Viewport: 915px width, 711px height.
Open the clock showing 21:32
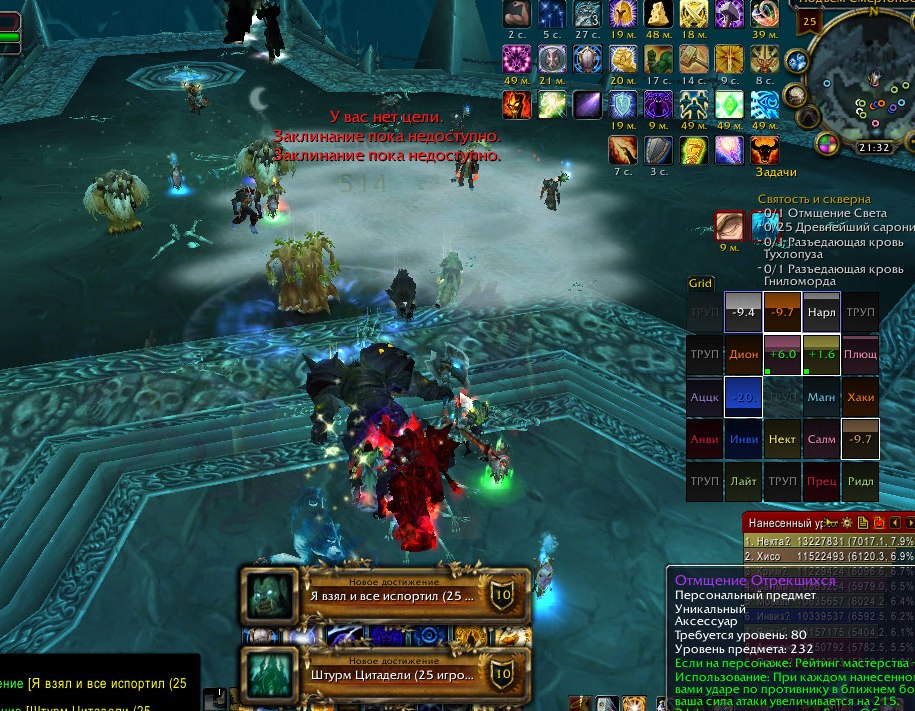click(x=873, y=147)
